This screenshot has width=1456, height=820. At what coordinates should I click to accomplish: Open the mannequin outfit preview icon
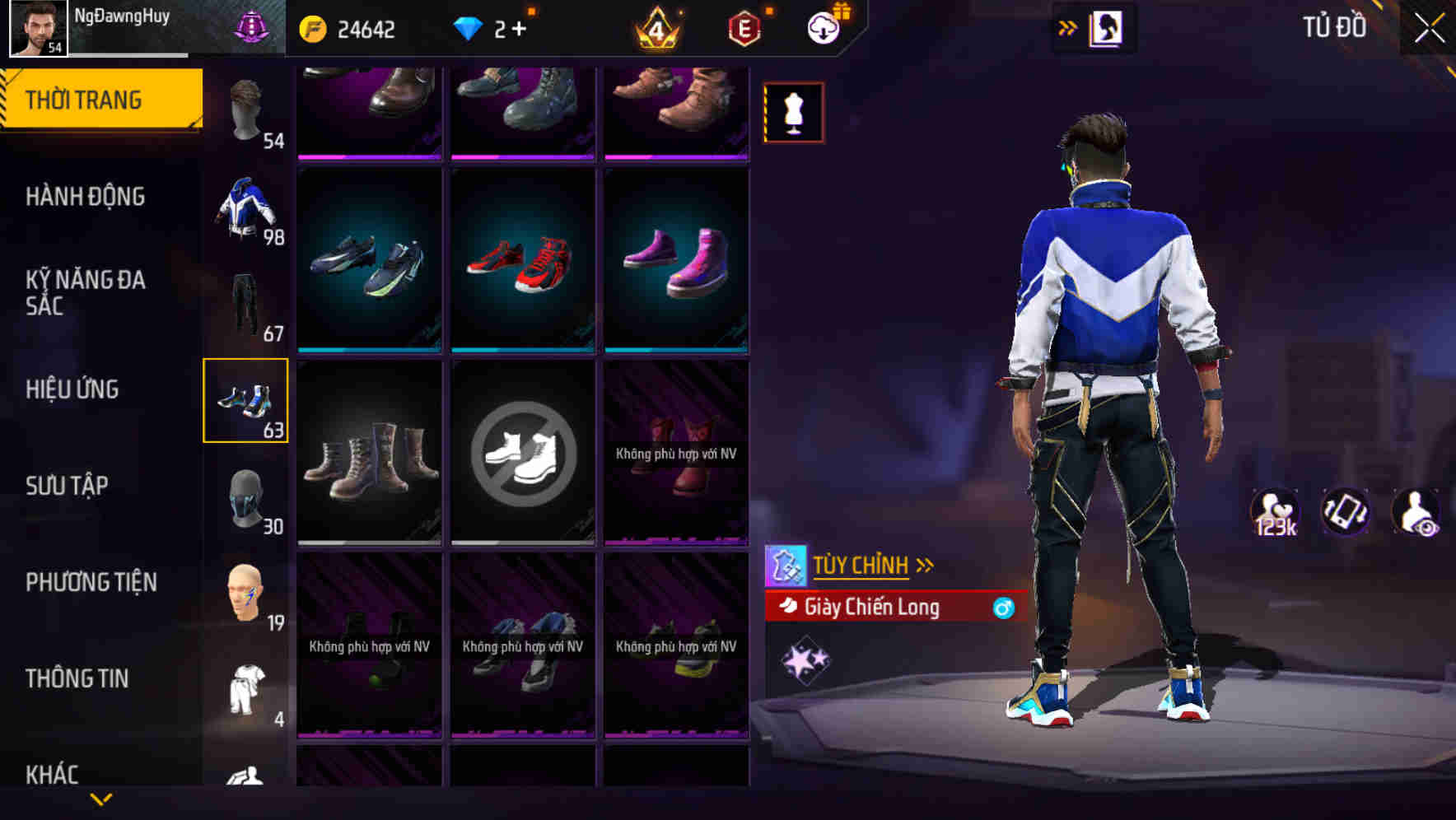[x=793, y=111]
